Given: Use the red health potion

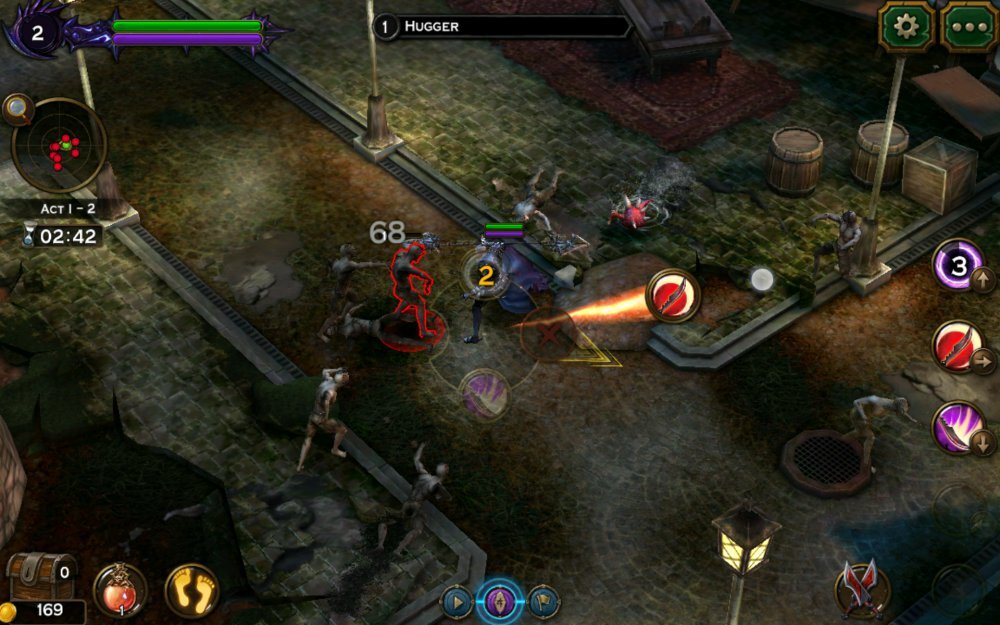Looking at the screenshot, I should (119, 589).
